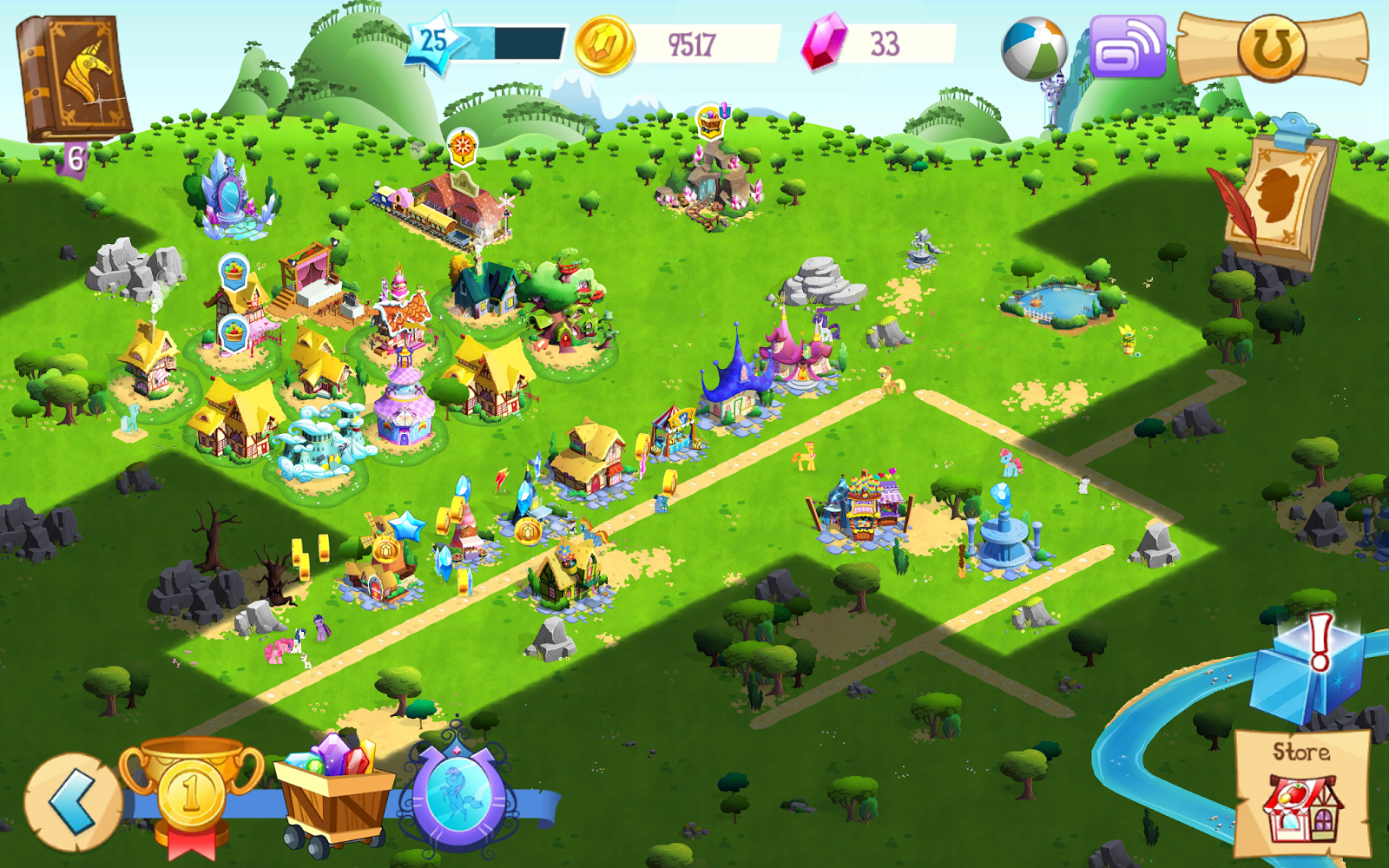The image size is (1389, 868).
Task: Tap the treasure chest above the crystal mine
Action: 710,122
